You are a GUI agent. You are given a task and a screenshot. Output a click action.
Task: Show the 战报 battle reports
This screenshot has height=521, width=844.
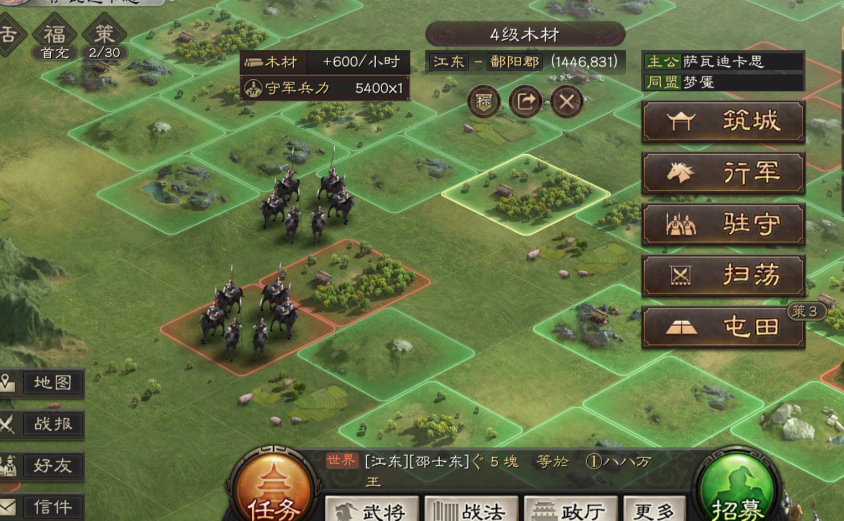42,424
